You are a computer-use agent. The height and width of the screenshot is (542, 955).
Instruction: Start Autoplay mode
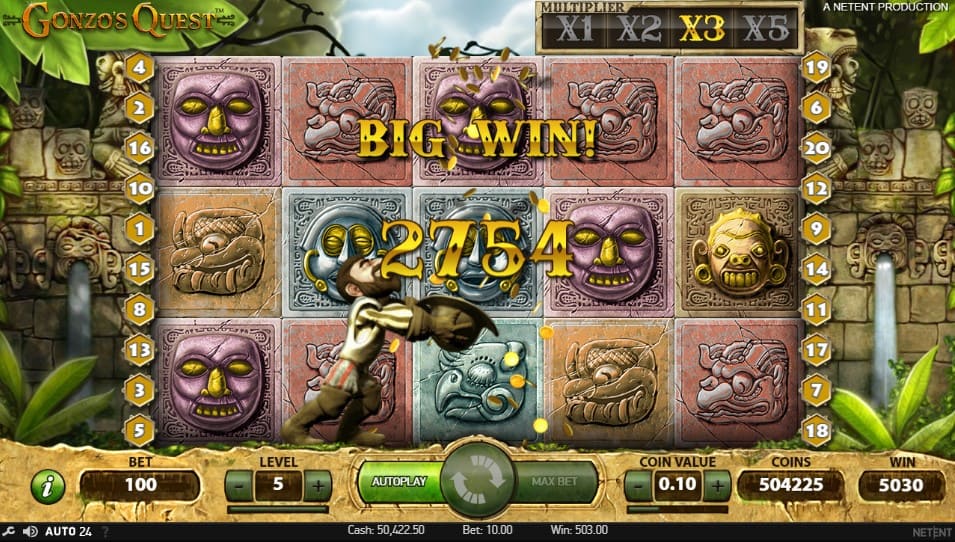pos(399,482)
